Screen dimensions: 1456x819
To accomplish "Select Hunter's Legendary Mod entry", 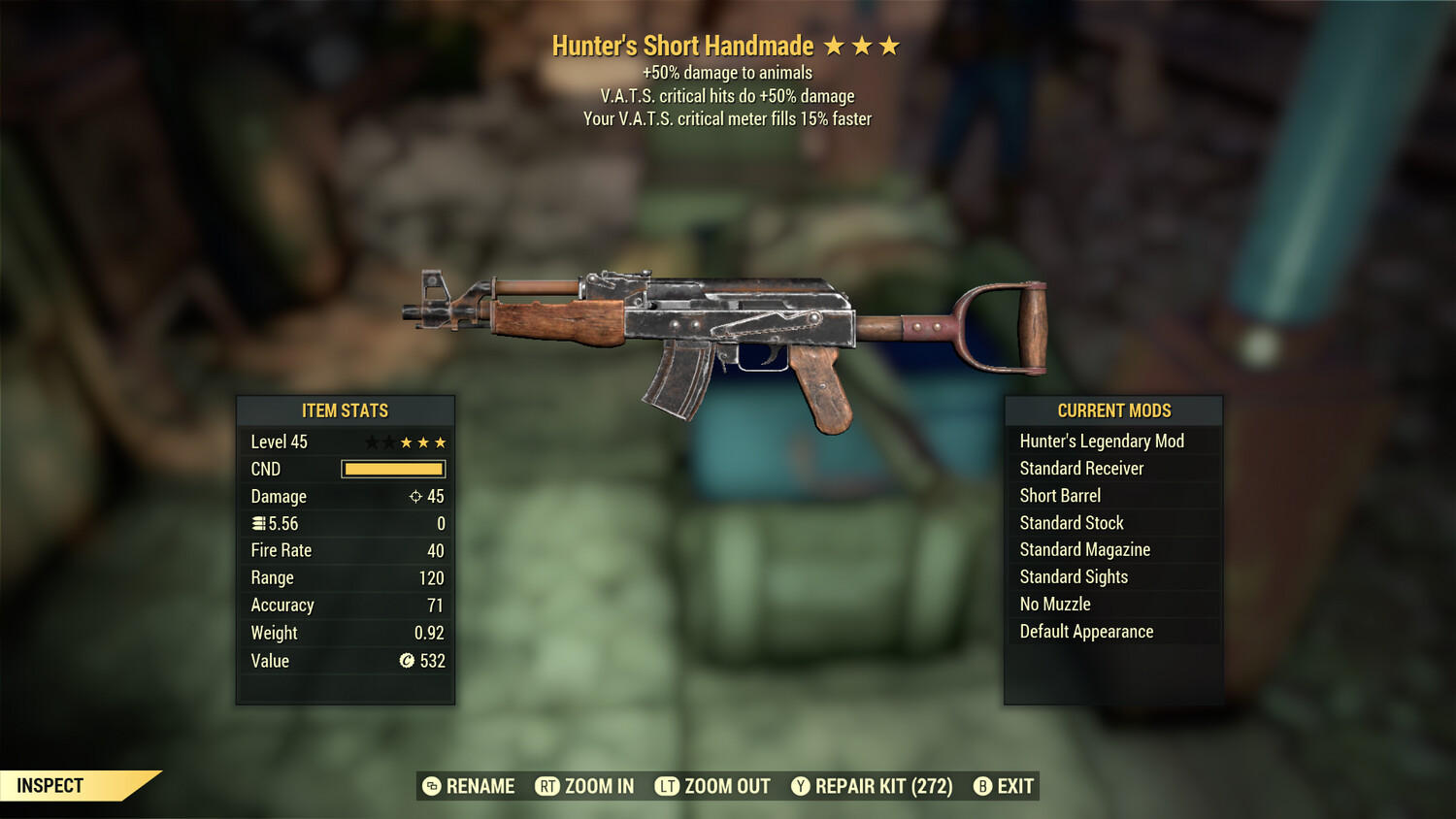I will 1102,441.
